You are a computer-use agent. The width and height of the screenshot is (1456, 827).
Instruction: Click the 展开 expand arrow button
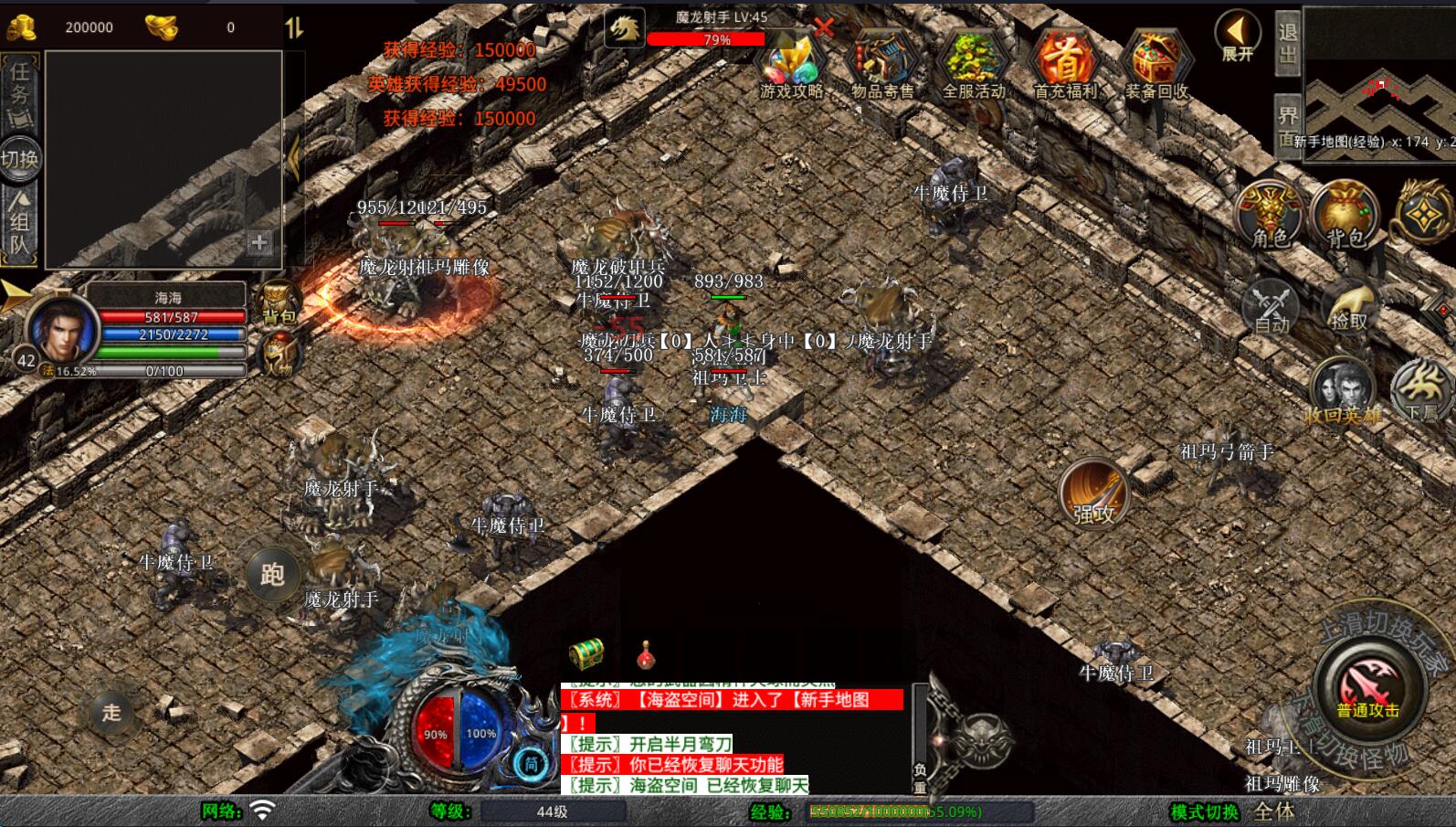(1238, 37)
